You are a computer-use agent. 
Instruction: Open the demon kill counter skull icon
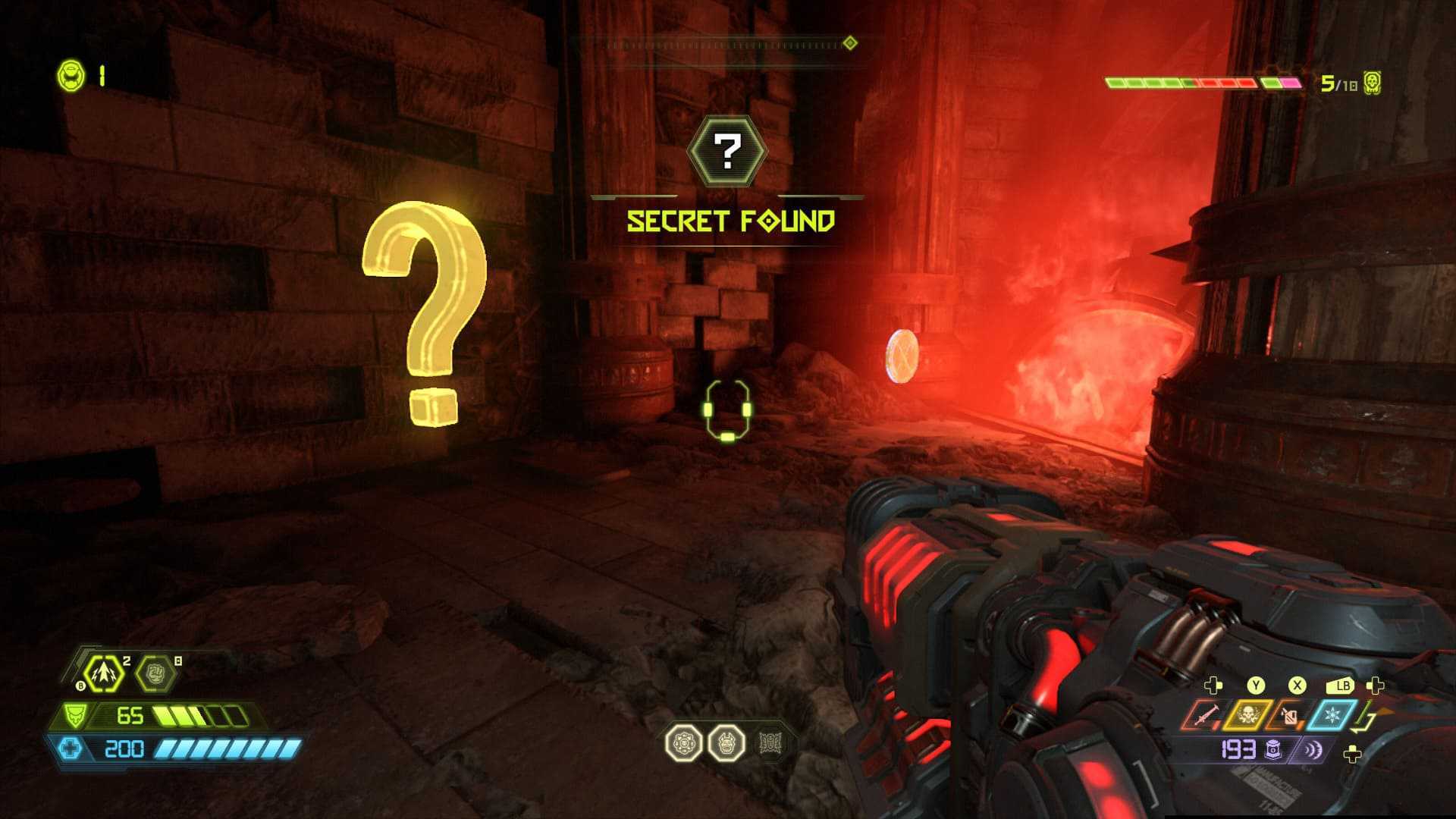[x=1371, y=83]
